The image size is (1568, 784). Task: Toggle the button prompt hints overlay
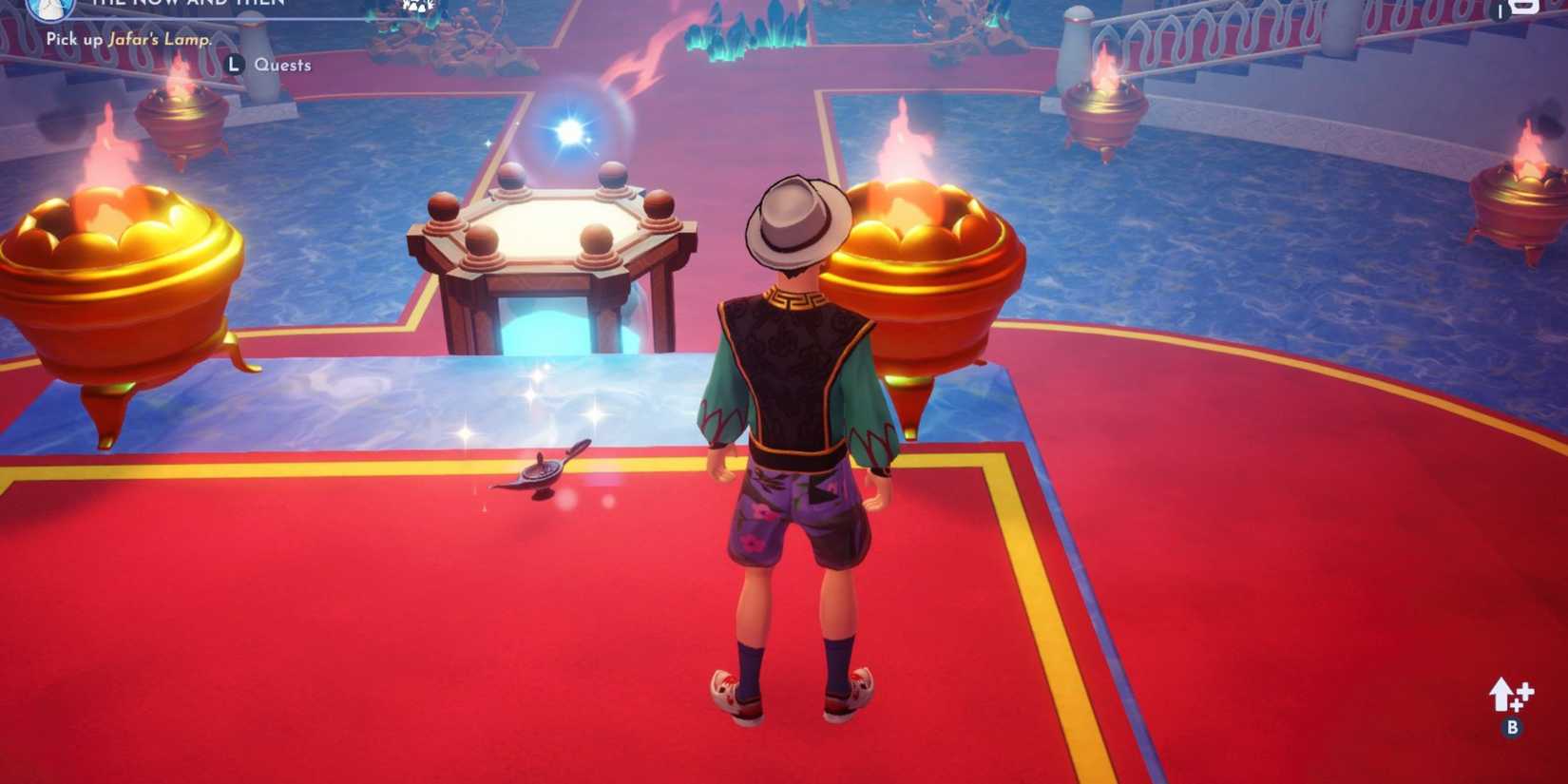pos(234,65)
